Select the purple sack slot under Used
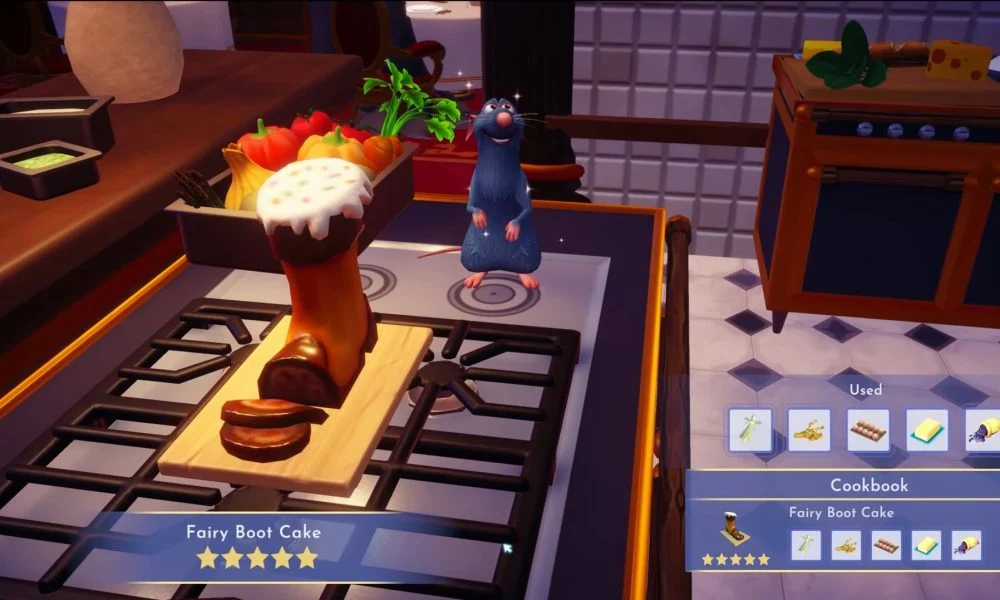 [x=982, y=430]
